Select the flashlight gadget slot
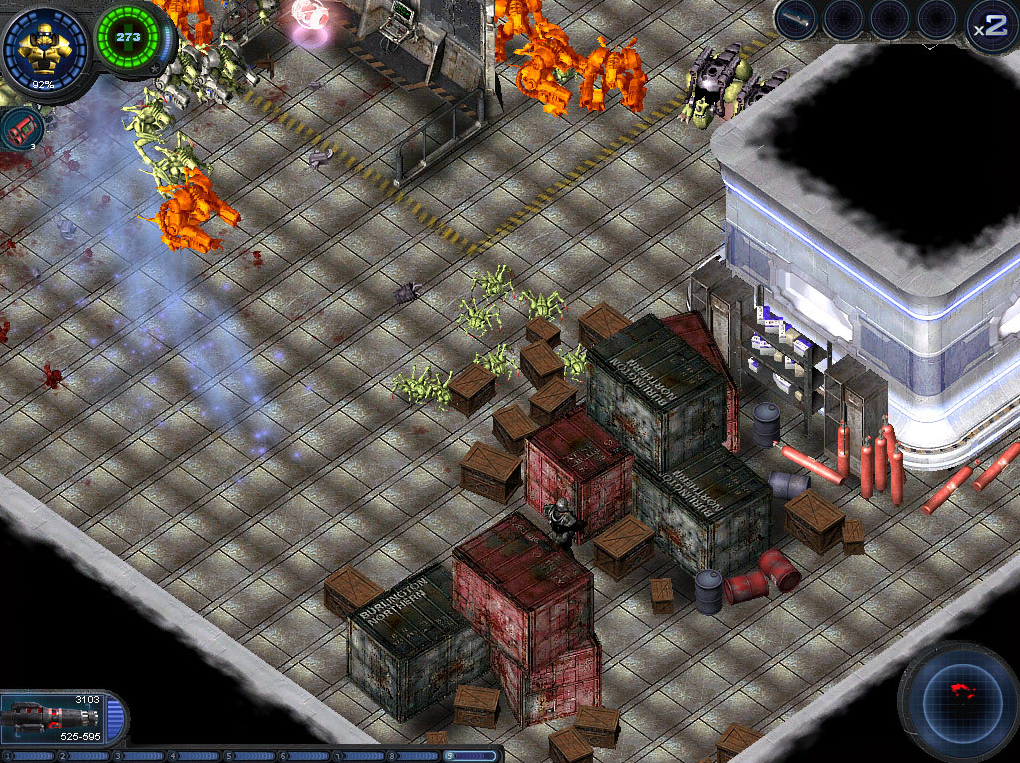The height and width of the screenshot is (763, 1020). [796, 19]
